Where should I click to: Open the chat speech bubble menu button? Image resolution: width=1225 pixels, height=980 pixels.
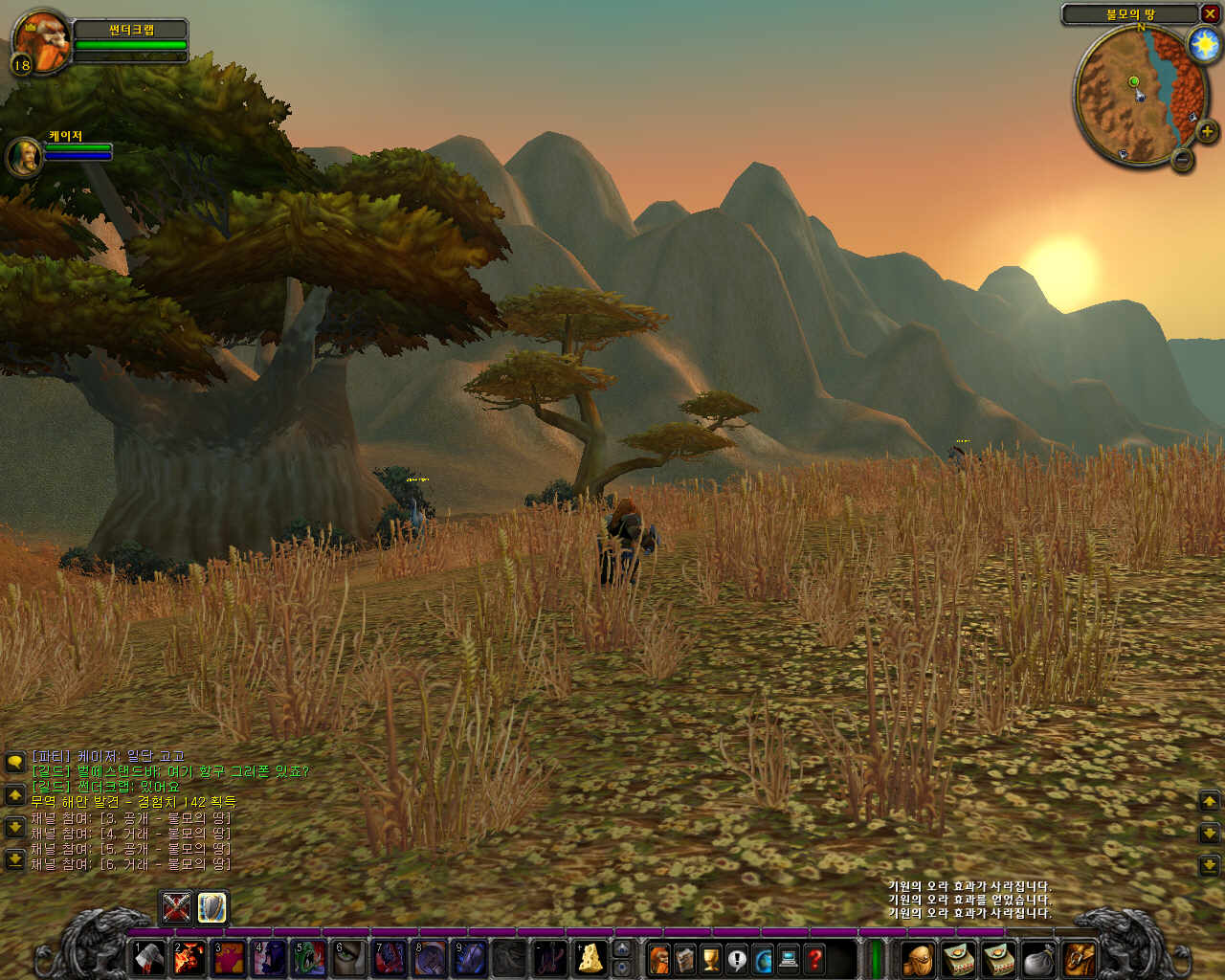(x=14, y=762)
